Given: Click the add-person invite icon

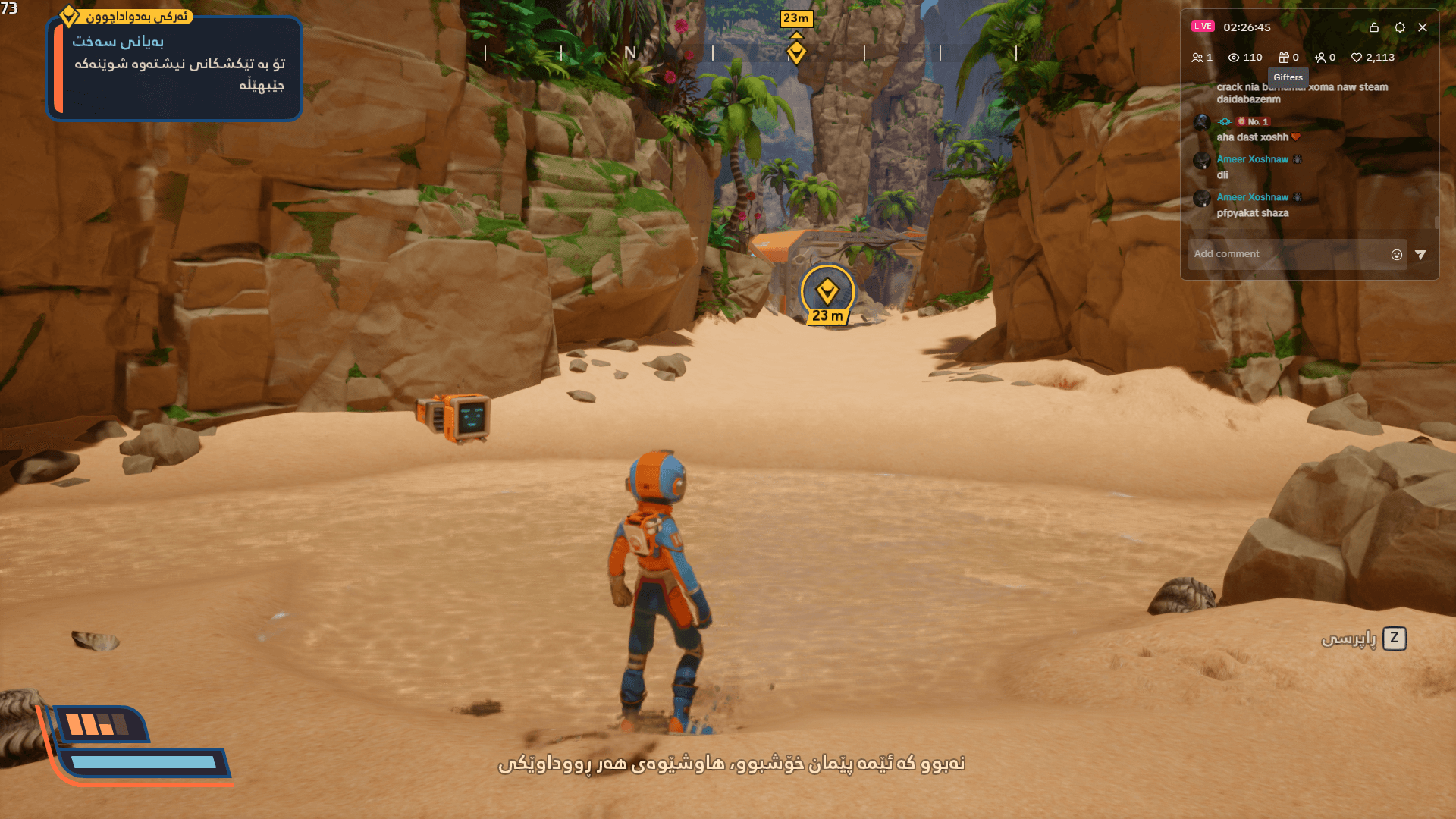Looking at the screenshot, I should pyautogui.click(x=1321, y=57).
